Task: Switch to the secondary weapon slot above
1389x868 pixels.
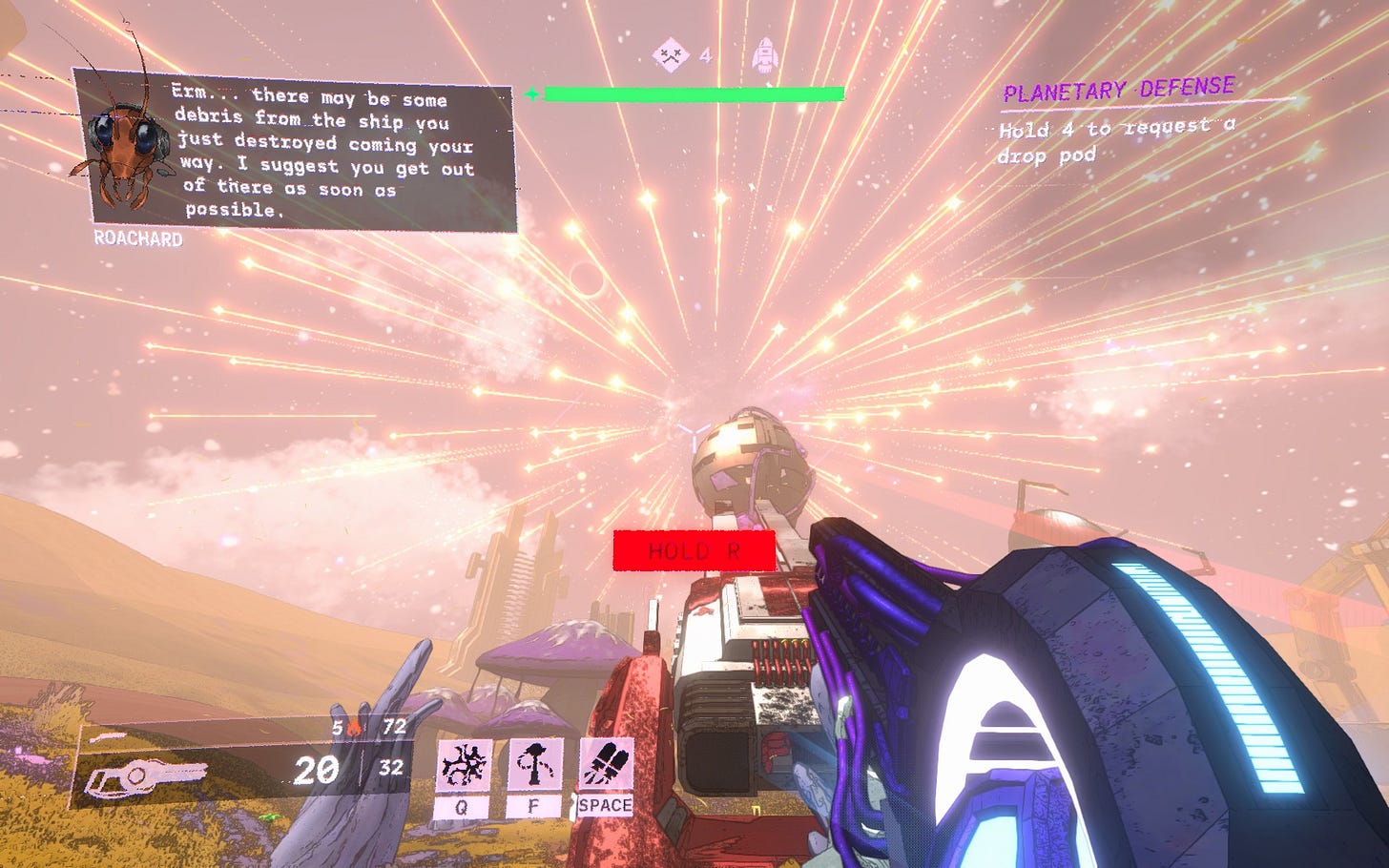Action: tap(106, 735)
